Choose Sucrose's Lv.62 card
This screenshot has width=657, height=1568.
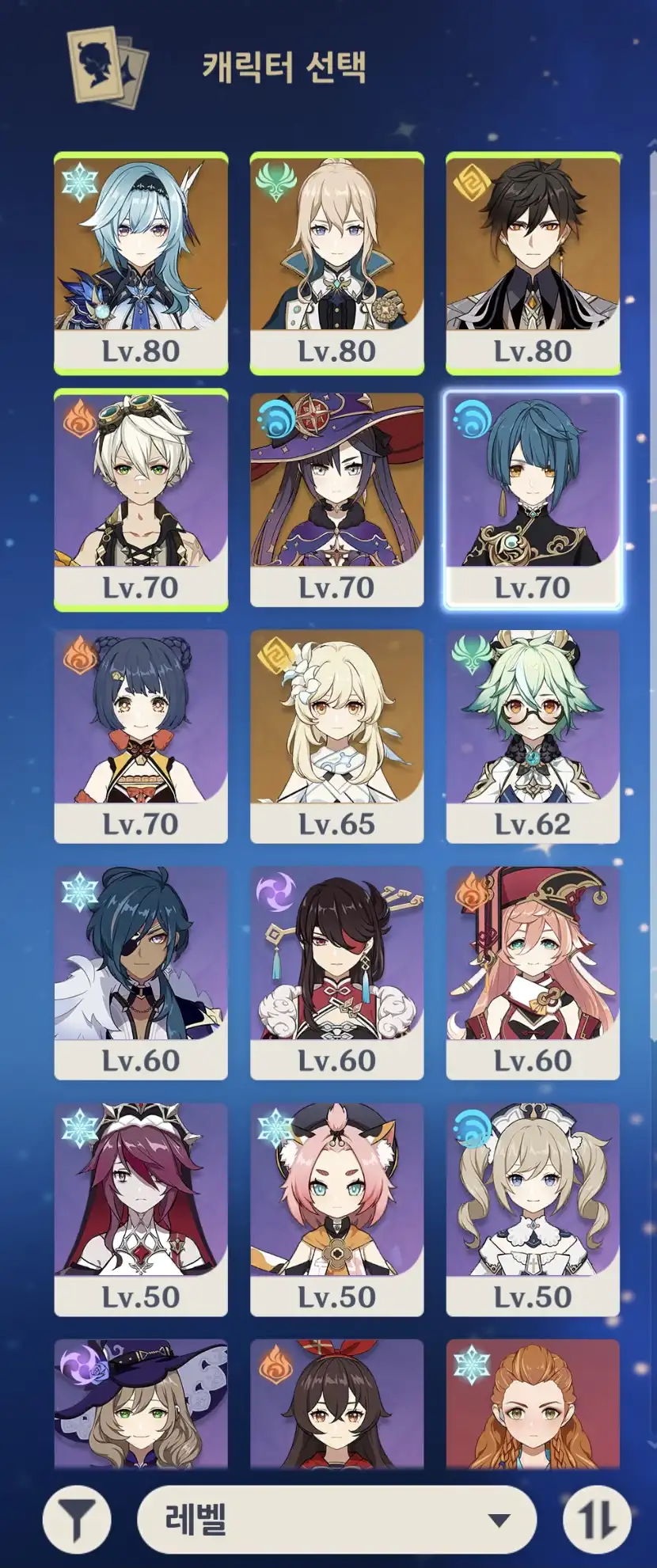[533, 736]
